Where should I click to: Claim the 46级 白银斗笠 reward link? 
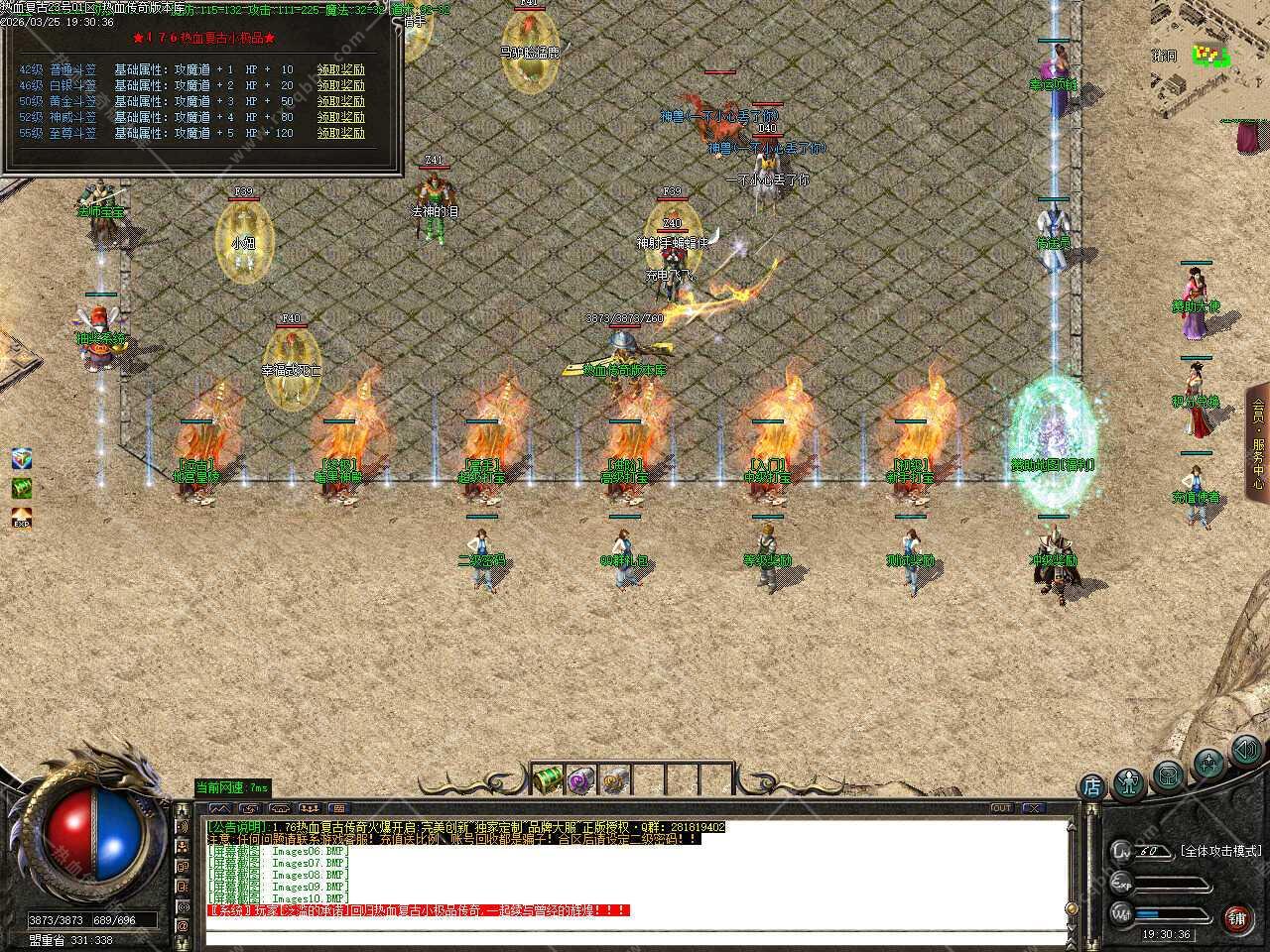[x=340, y=85]
